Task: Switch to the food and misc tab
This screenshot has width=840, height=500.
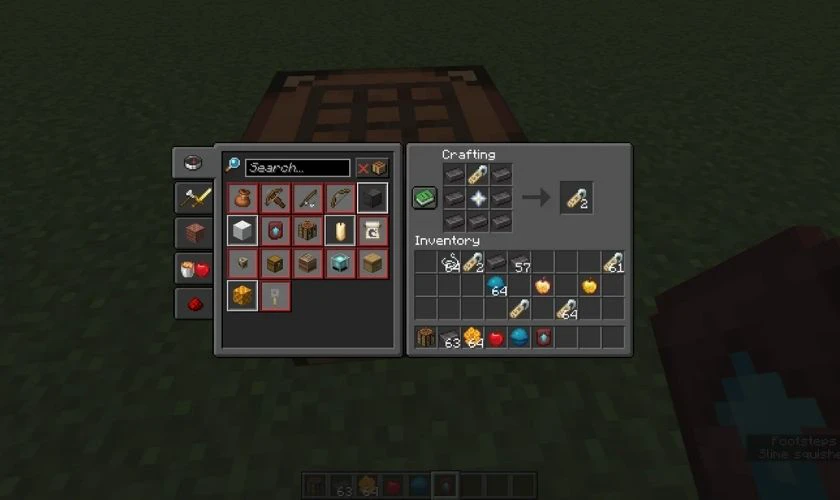Action: tap(194, 268)
